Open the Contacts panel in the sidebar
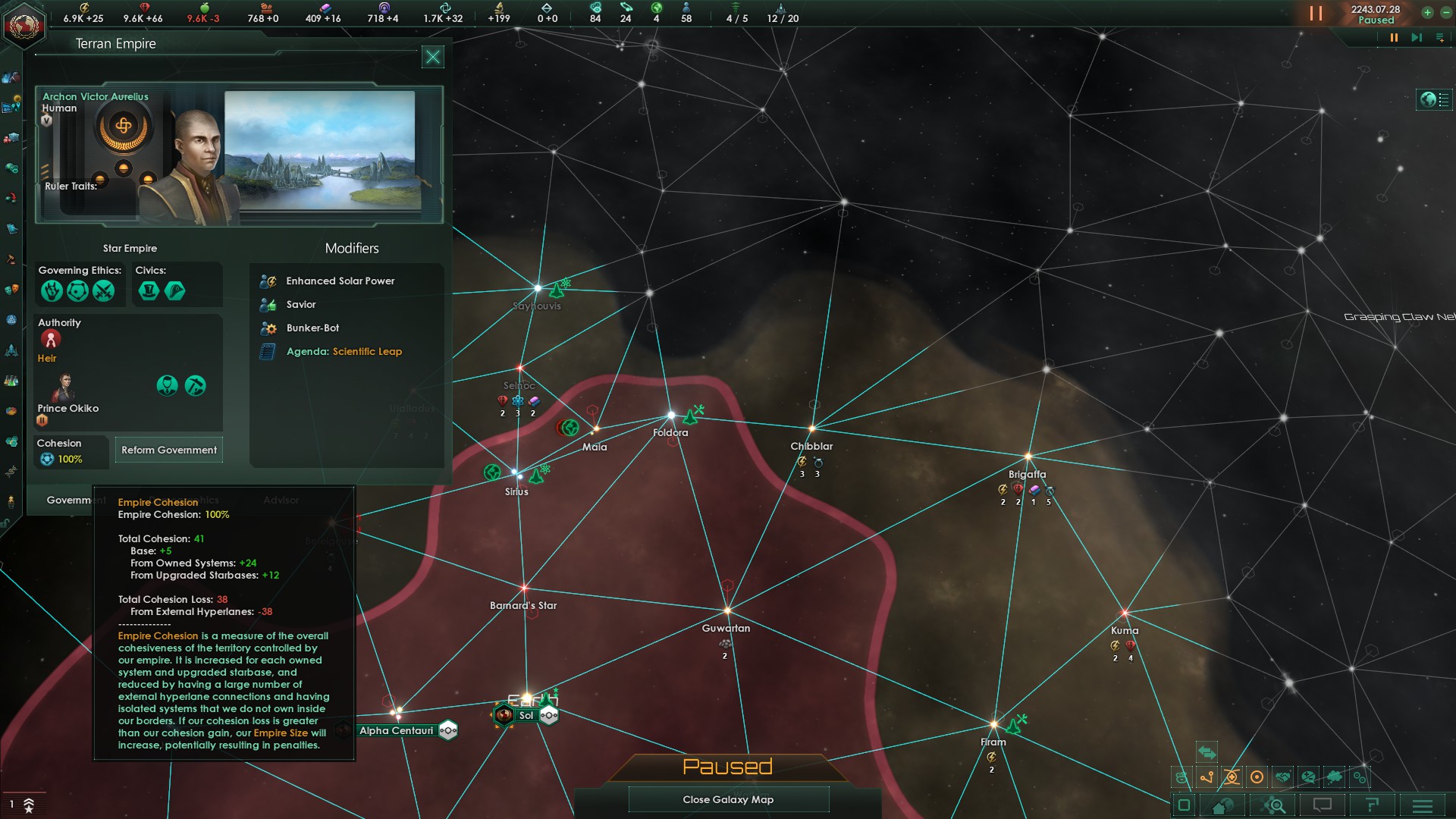1456x819 pixels. pos(11,77)
